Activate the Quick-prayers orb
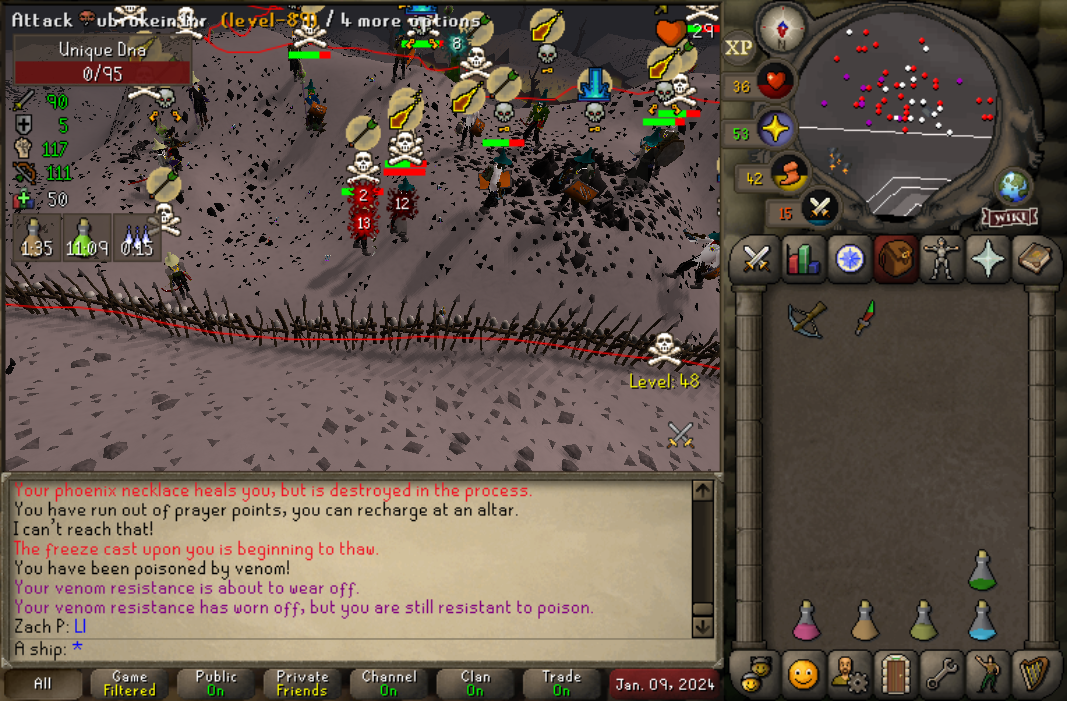Image resolution: width=1067 pixels, height=701 pixels. point(776,130)
